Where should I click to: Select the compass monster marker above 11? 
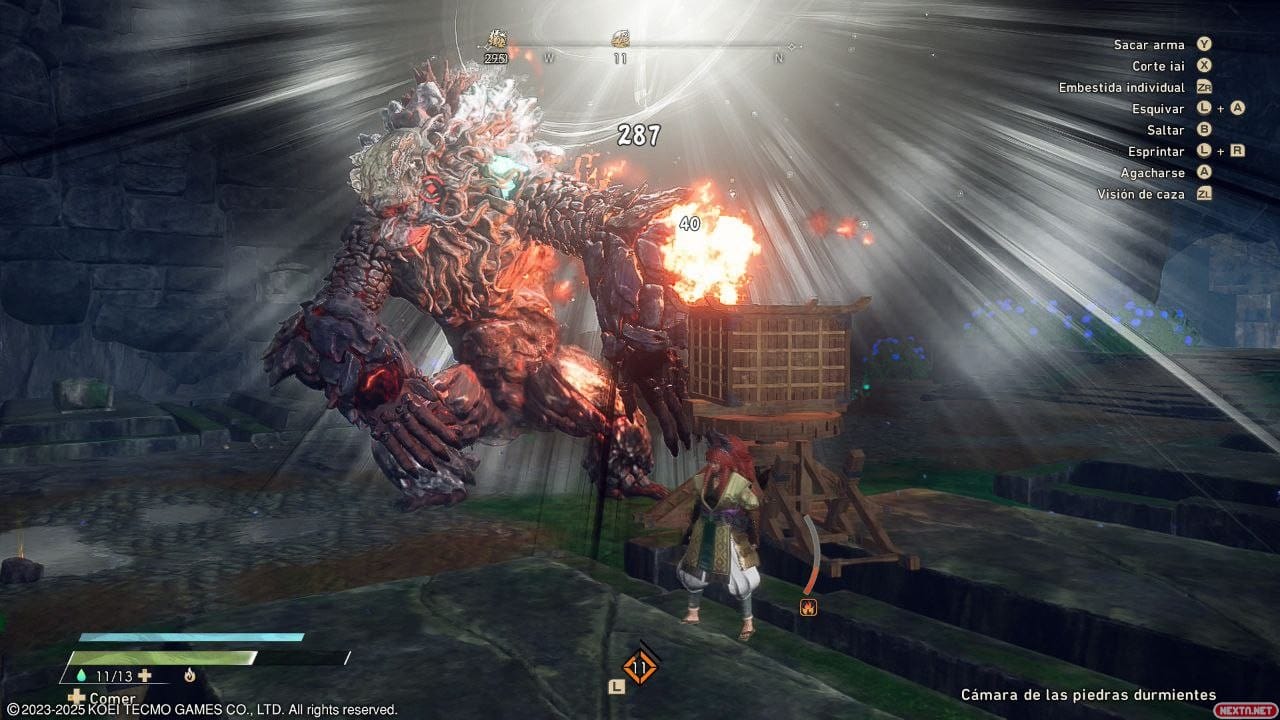[x=620, y=40]
